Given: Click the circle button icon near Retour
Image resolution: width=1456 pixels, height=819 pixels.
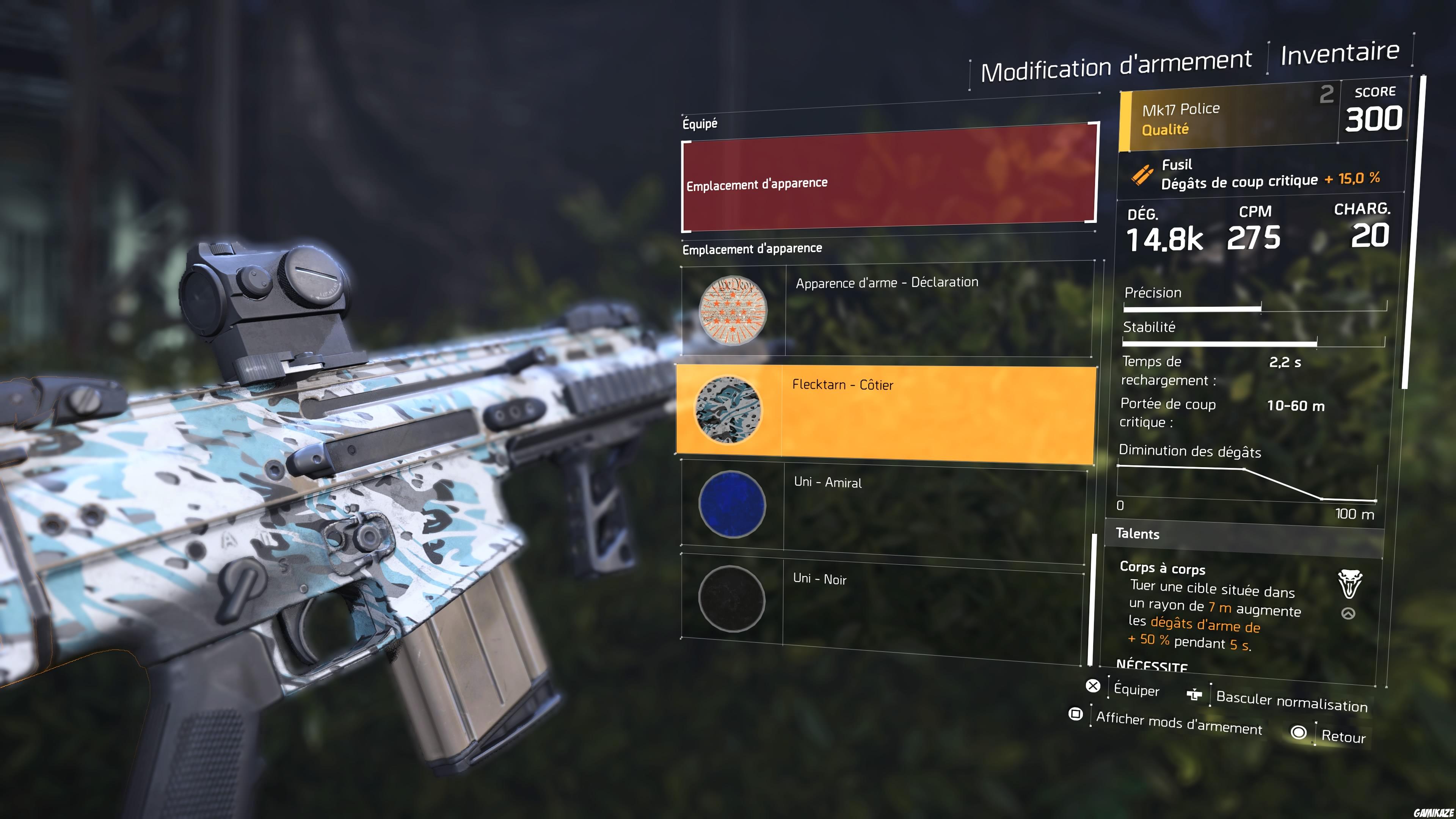Looking at the screenshot, I should click(x=1299, y=733).
